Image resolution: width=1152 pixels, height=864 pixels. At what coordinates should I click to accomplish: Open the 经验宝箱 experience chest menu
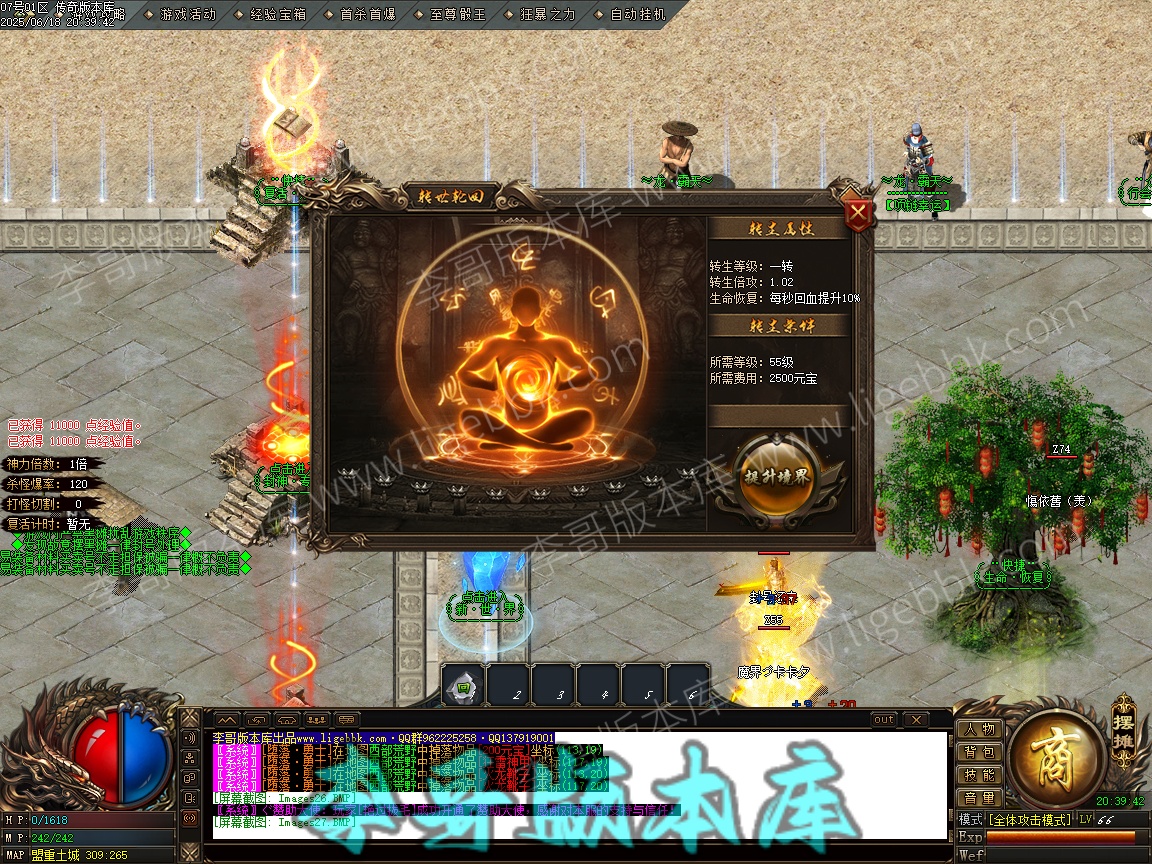[x=278, y=14]
